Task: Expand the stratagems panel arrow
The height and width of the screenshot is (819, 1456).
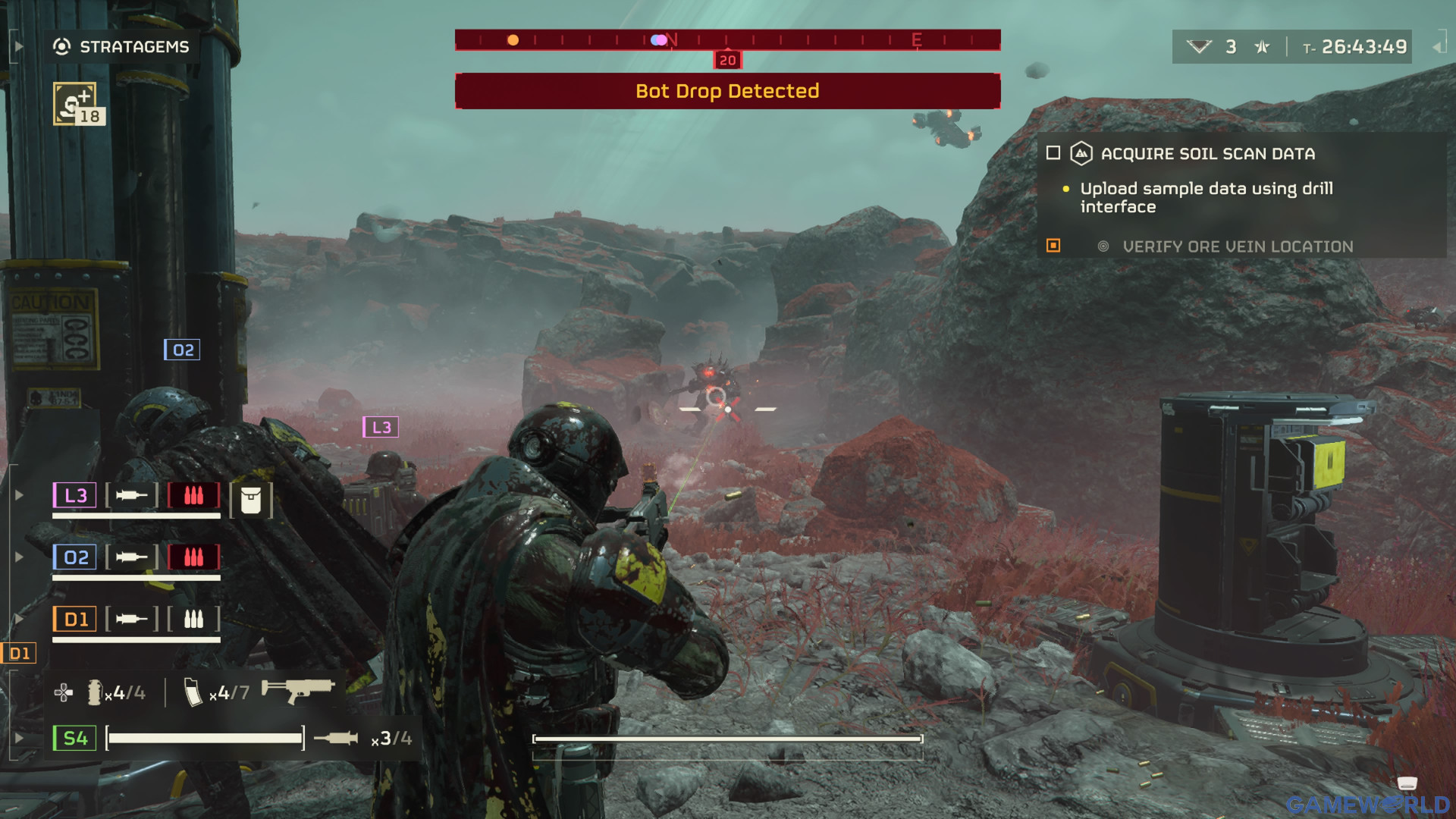Action: 19,47
